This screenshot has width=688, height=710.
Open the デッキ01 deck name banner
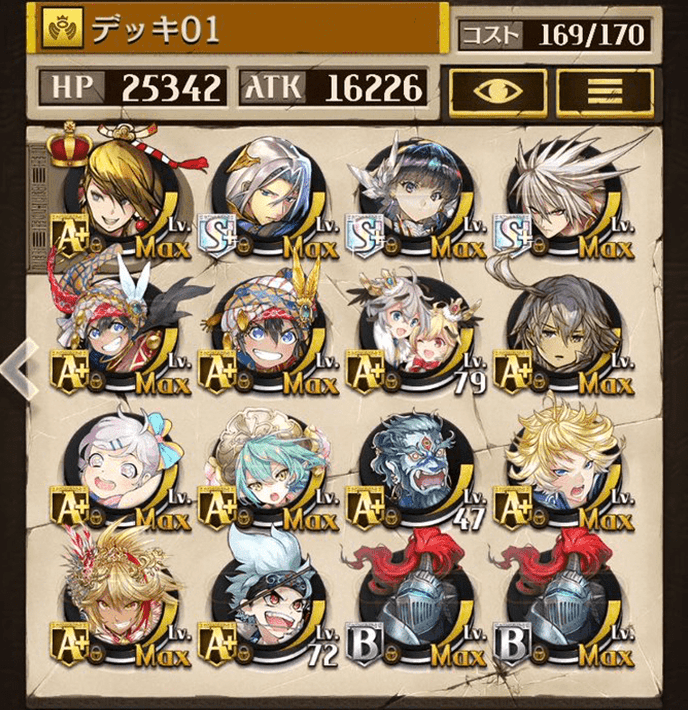[240, 30]
